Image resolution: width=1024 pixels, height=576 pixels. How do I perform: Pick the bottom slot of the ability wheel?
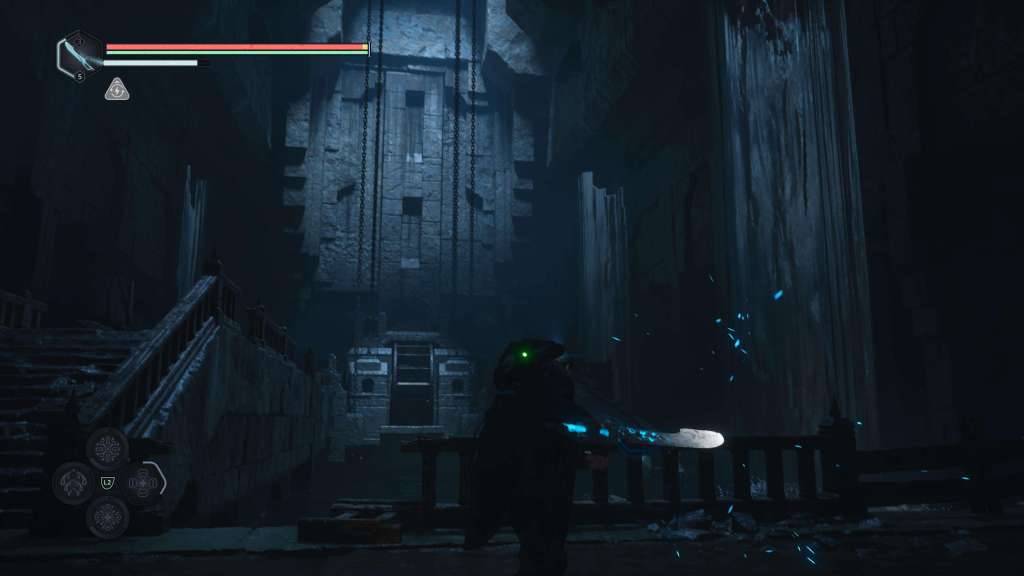click(107, 517)
